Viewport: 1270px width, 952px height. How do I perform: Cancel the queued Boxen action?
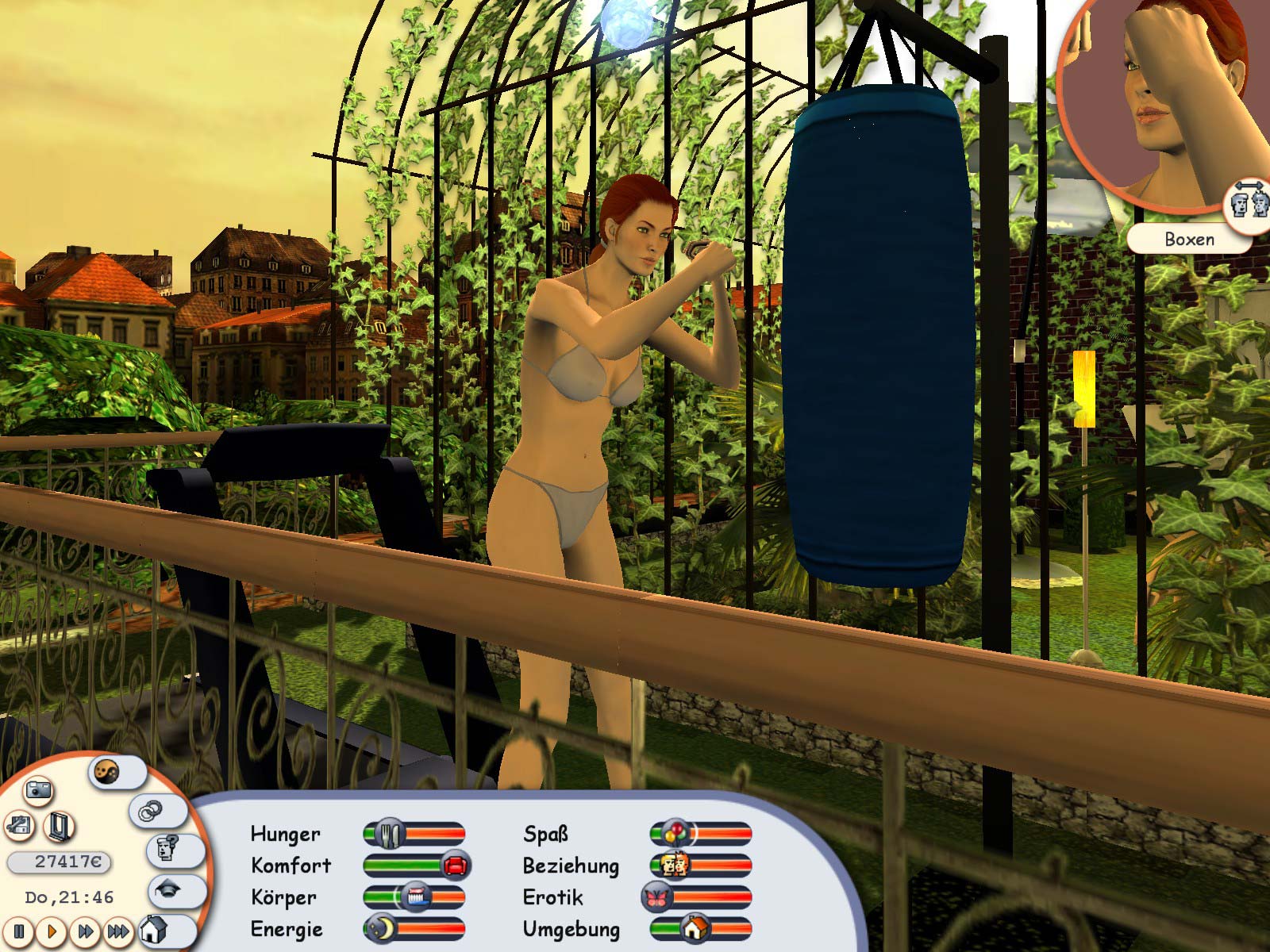click(1190, 238)
